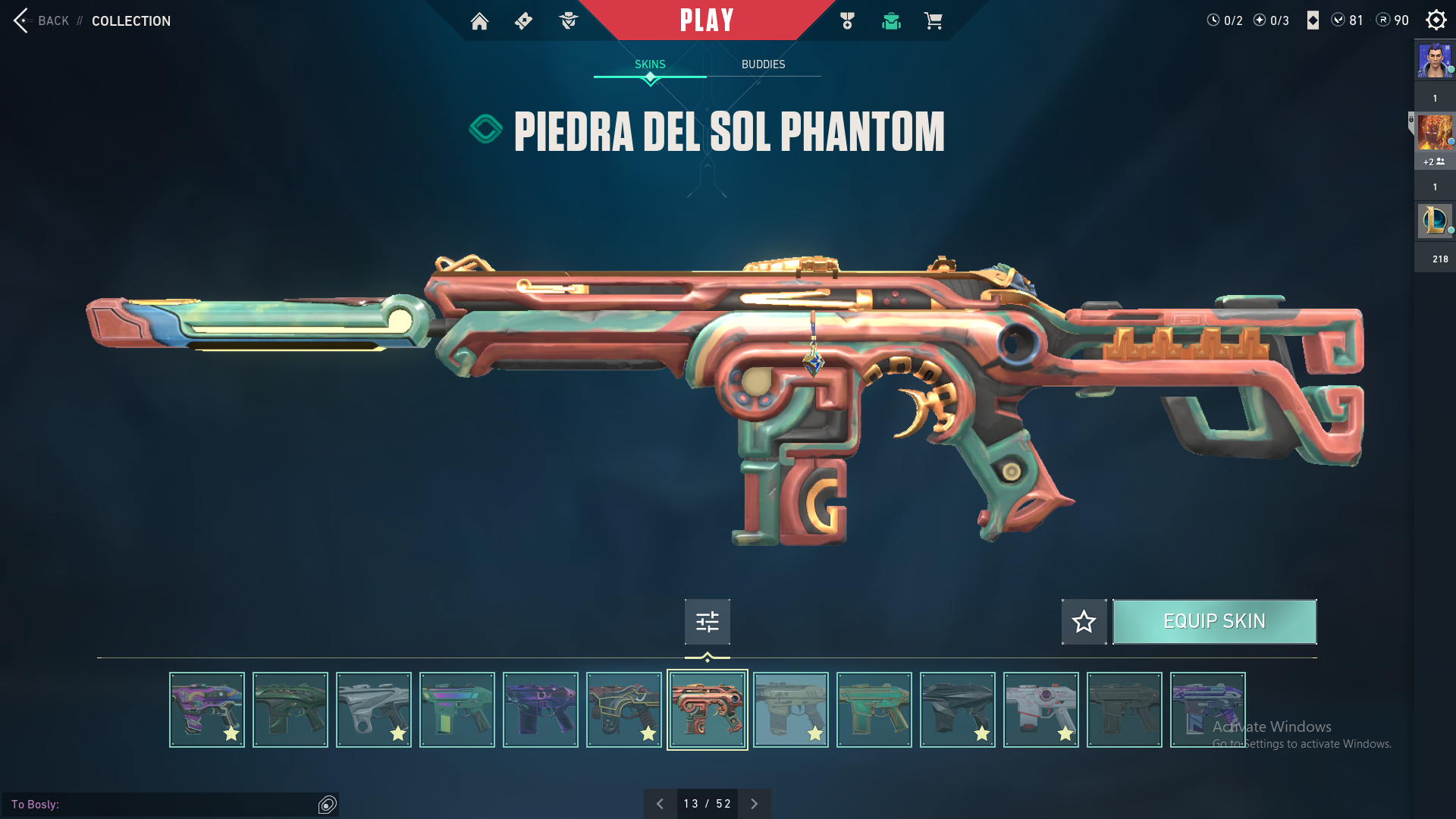This screenshot has height=819, width=1456.
Task: Equip the Piedra del Sol skin
Action: click(1214, 622)
